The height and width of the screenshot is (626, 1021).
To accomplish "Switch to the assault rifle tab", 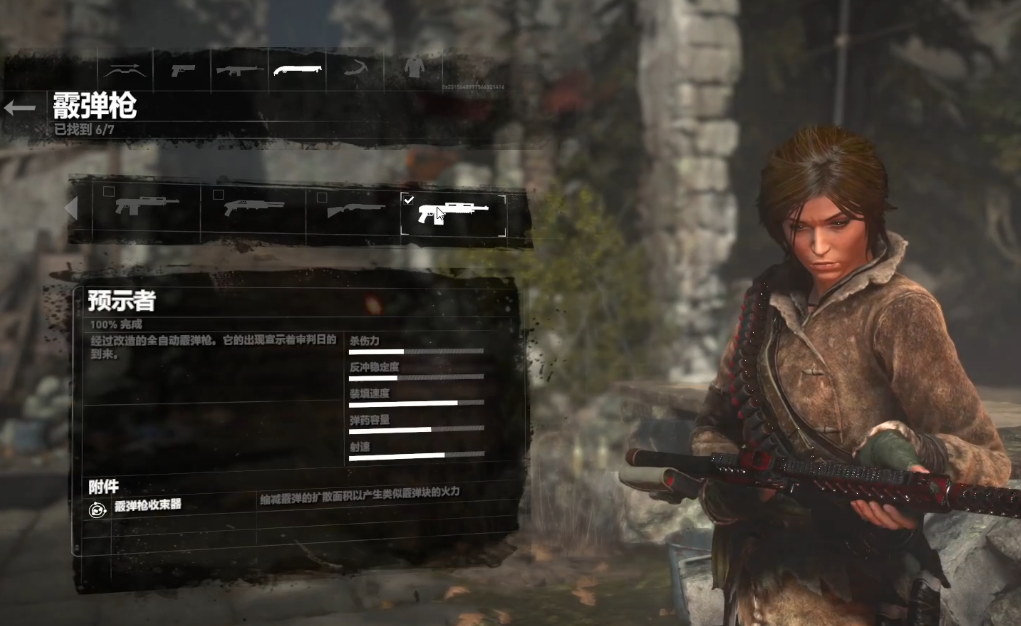I will point(240,71).
